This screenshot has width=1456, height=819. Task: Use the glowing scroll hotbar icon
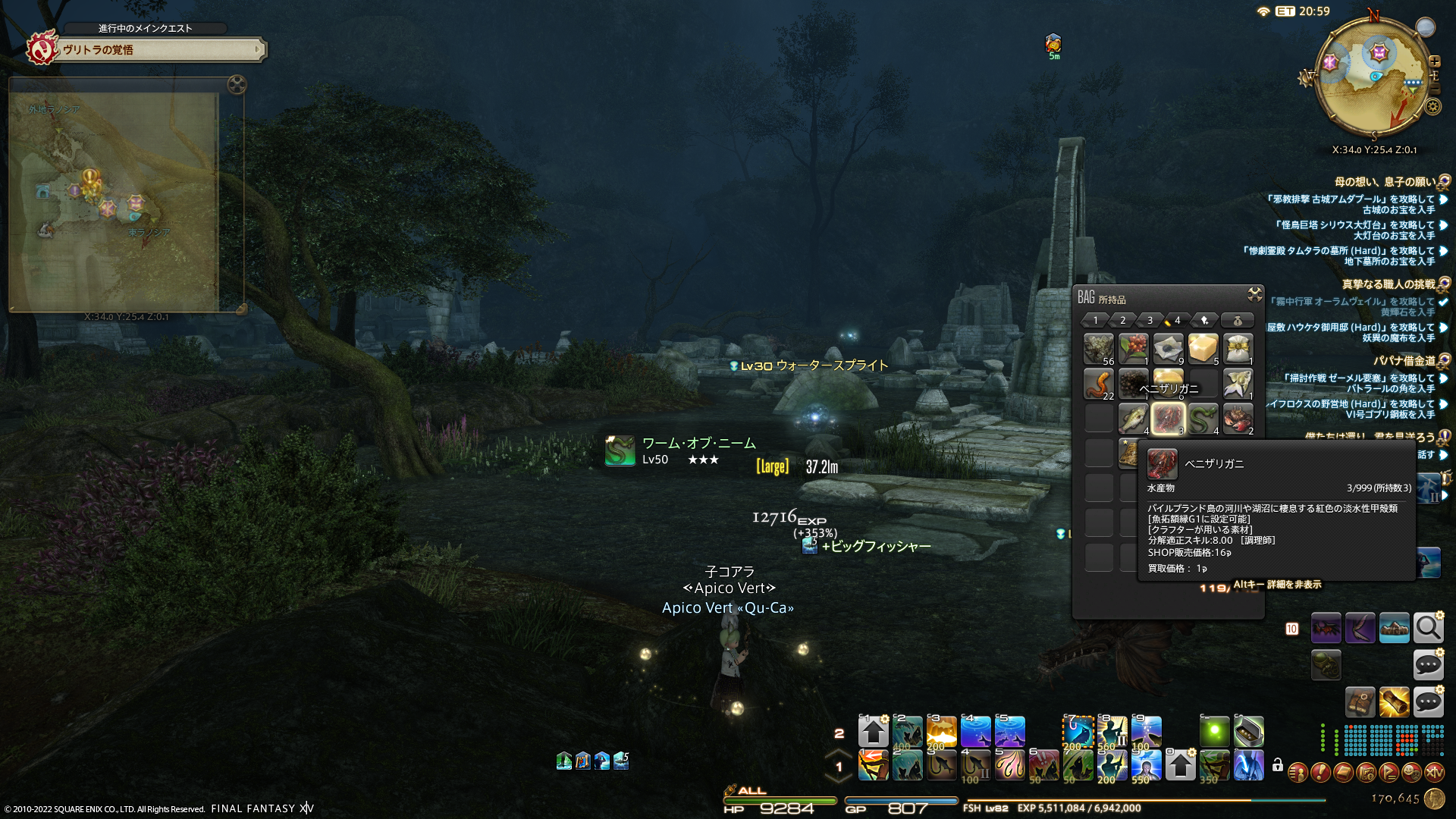(x=1394, y=702)
